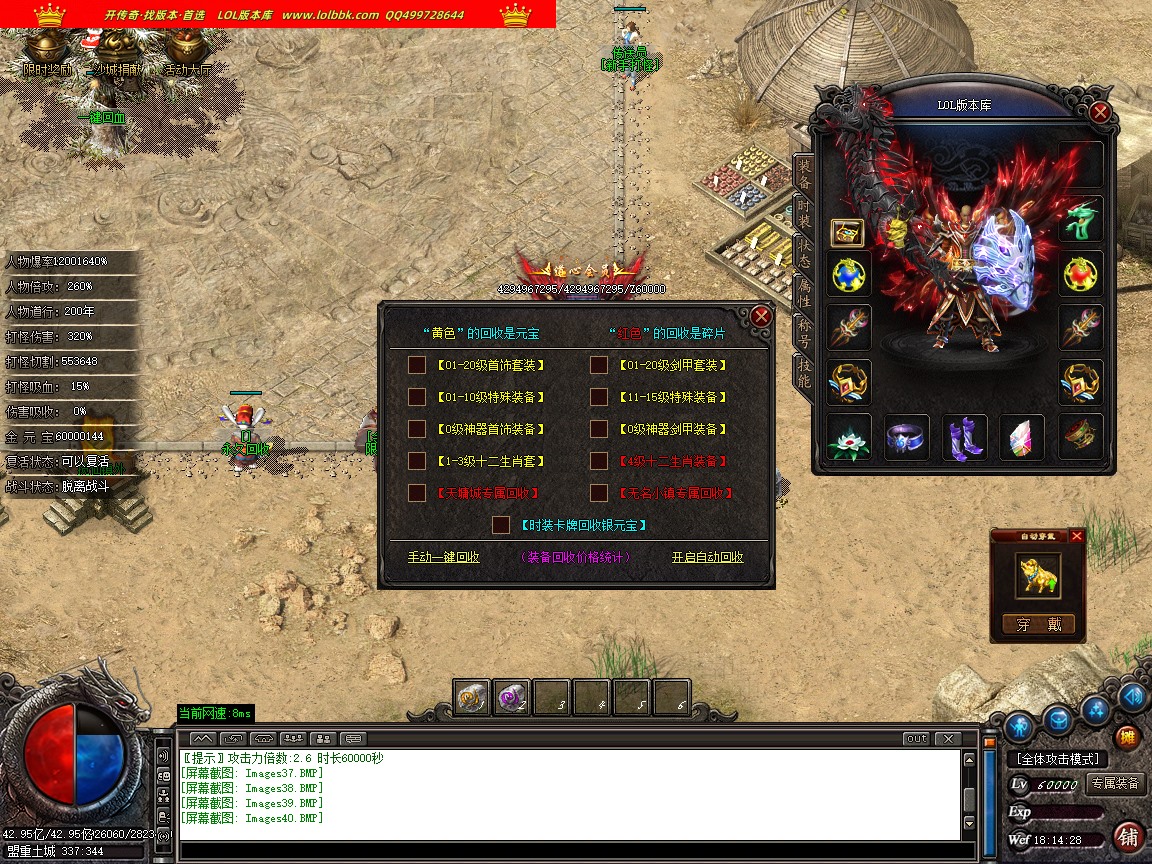Open the 专属装备 exclusive gear button
The image size is (1152, 864).
click(x=1116, y=784)
